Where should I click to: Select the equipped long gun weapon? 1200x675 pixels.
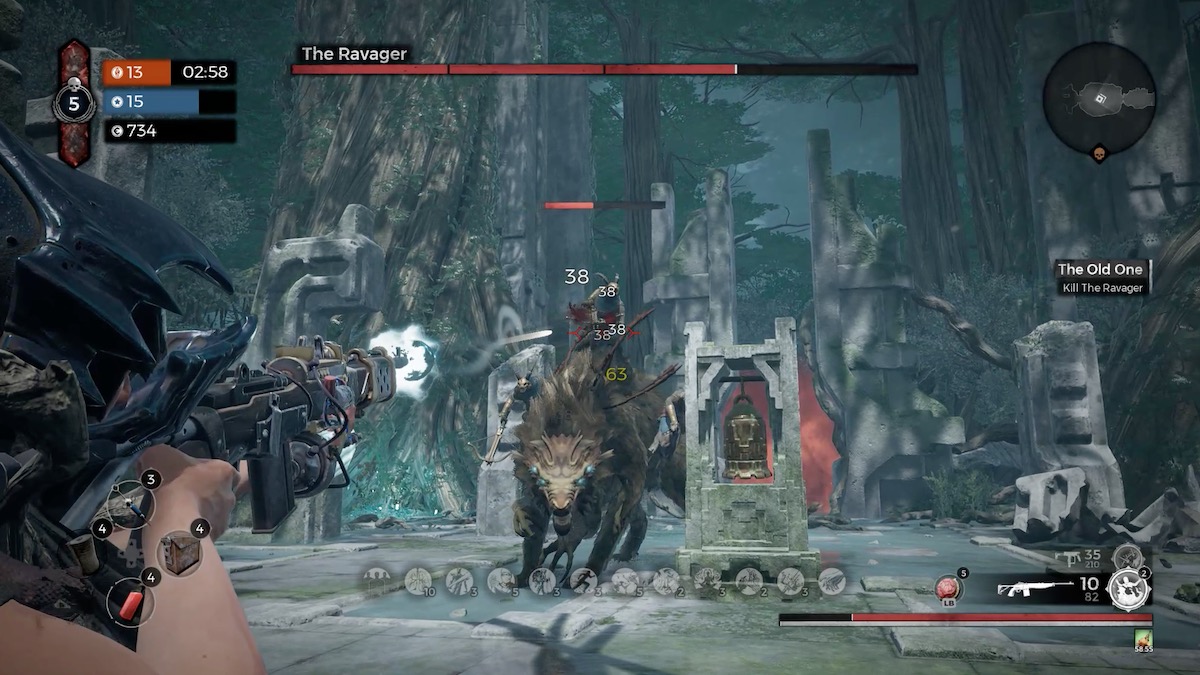click(1034, 589)
